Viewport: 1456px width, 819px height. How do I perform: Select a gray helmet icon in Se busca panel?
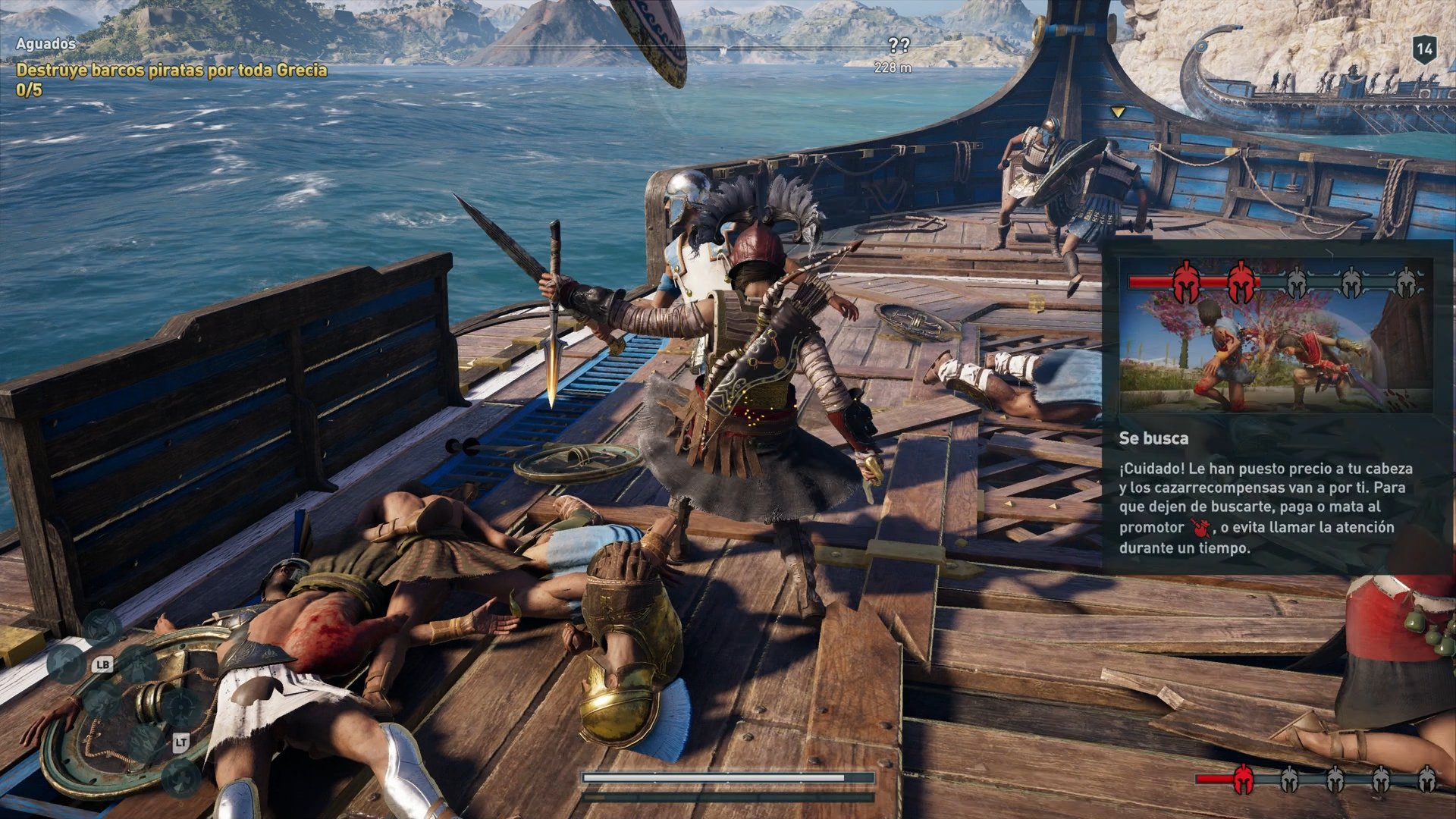pos(1296,283)
